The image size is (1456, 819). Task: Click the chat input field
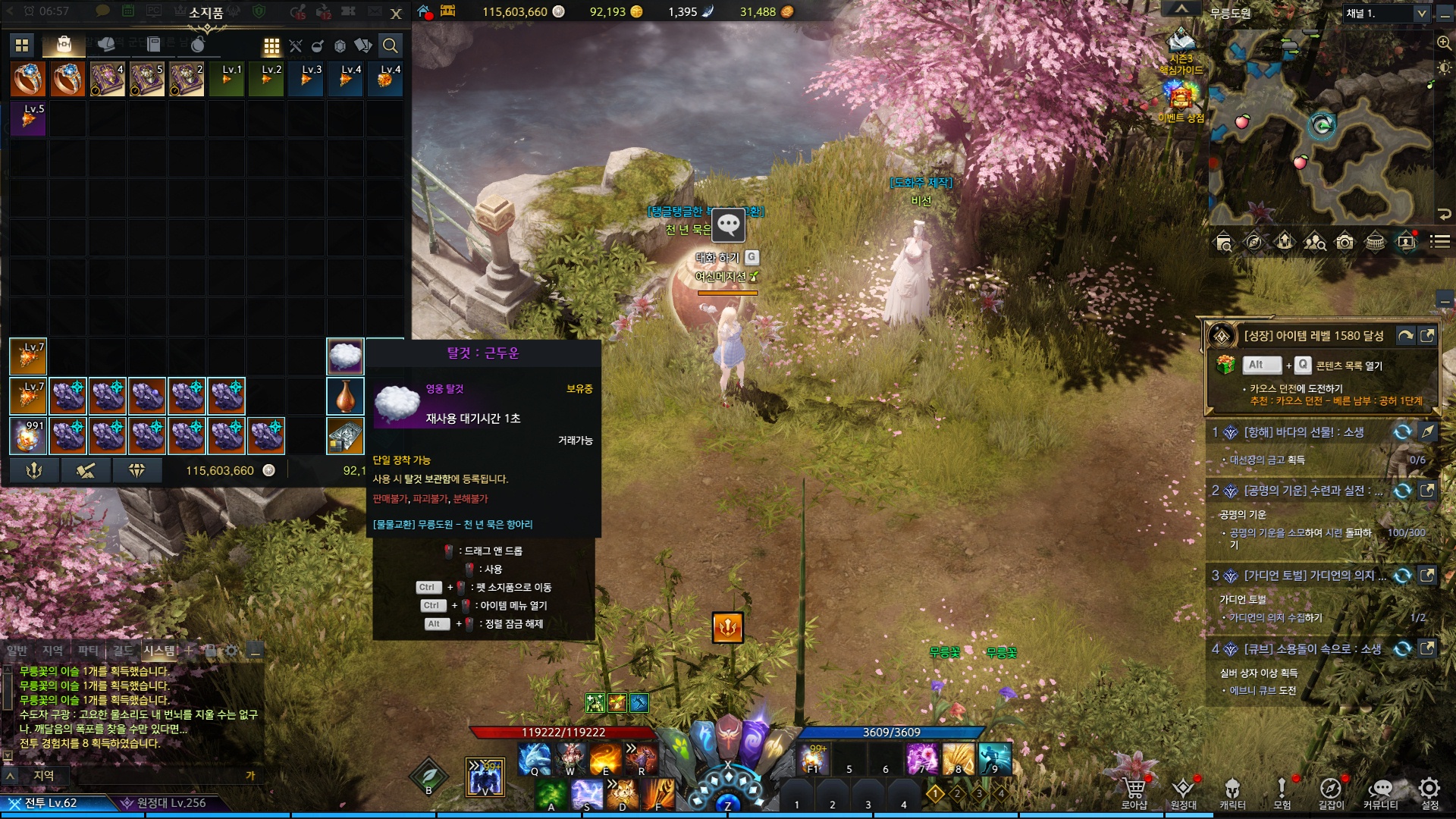click(144, 776)
